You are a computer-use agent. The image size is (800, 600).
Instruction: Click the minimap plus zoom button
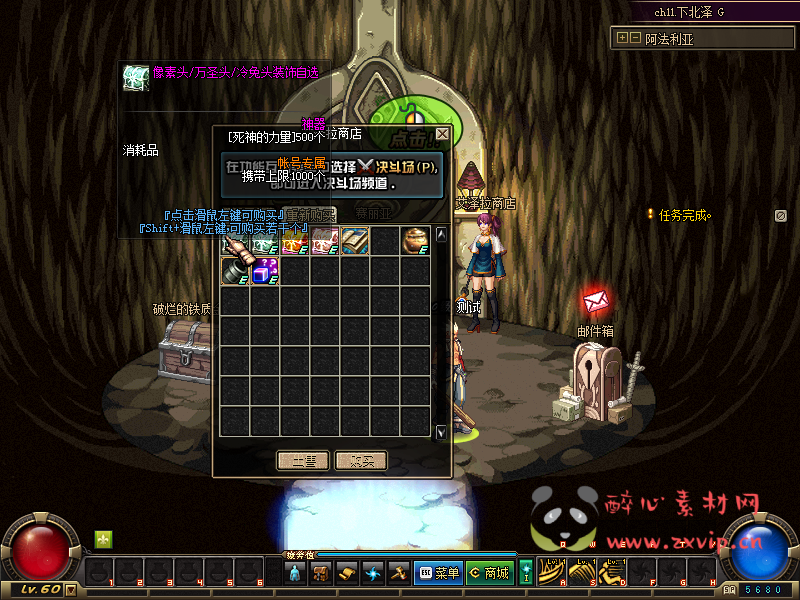coord(622,37)
